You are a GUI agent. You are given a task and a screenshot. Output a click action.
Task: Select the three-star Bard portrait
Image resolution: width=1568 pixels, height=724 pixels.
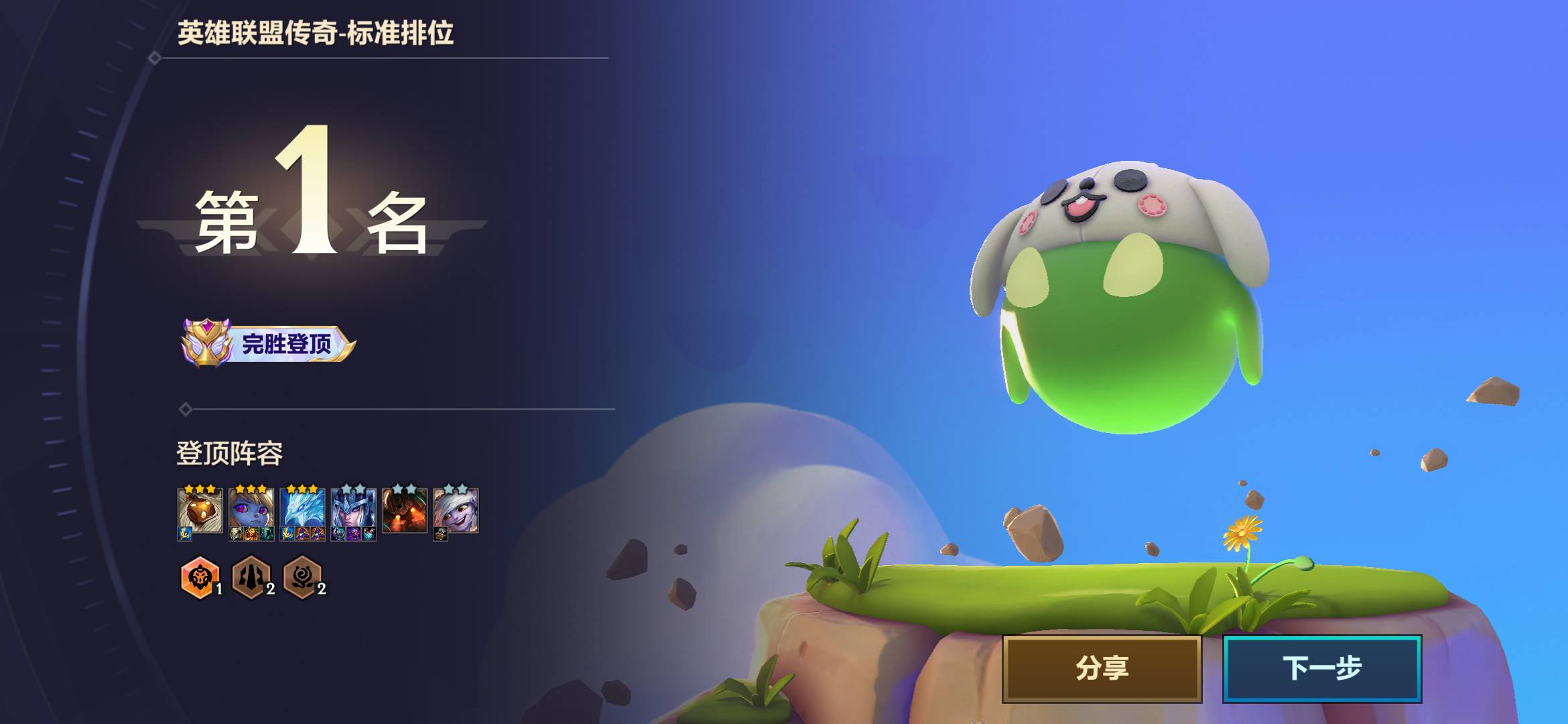(x=200, y=511)
